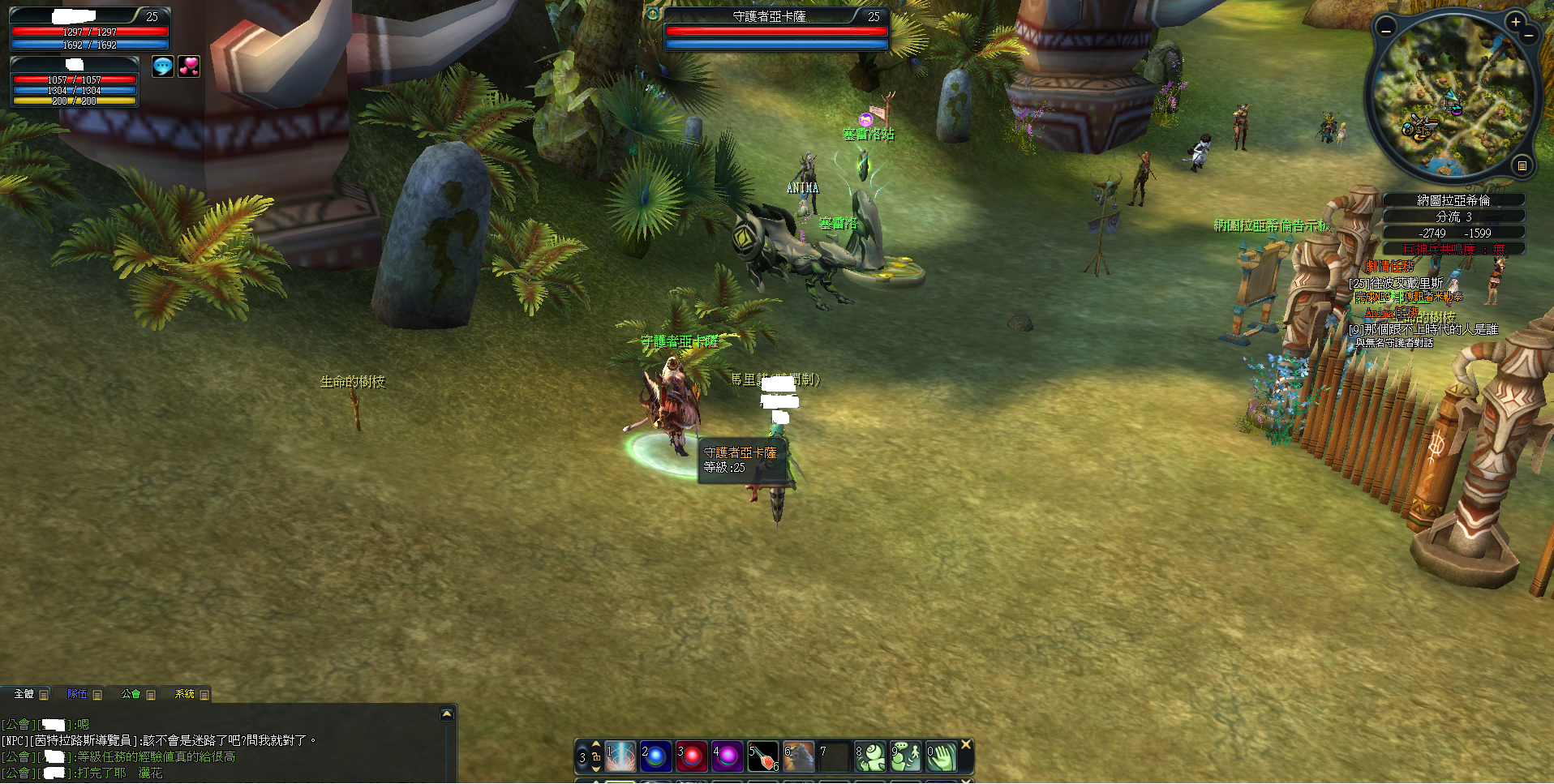This screenshot has width=1554, height=784.
Task: Activate the bear icon in slot 6
Action: (x=799, y=756)
